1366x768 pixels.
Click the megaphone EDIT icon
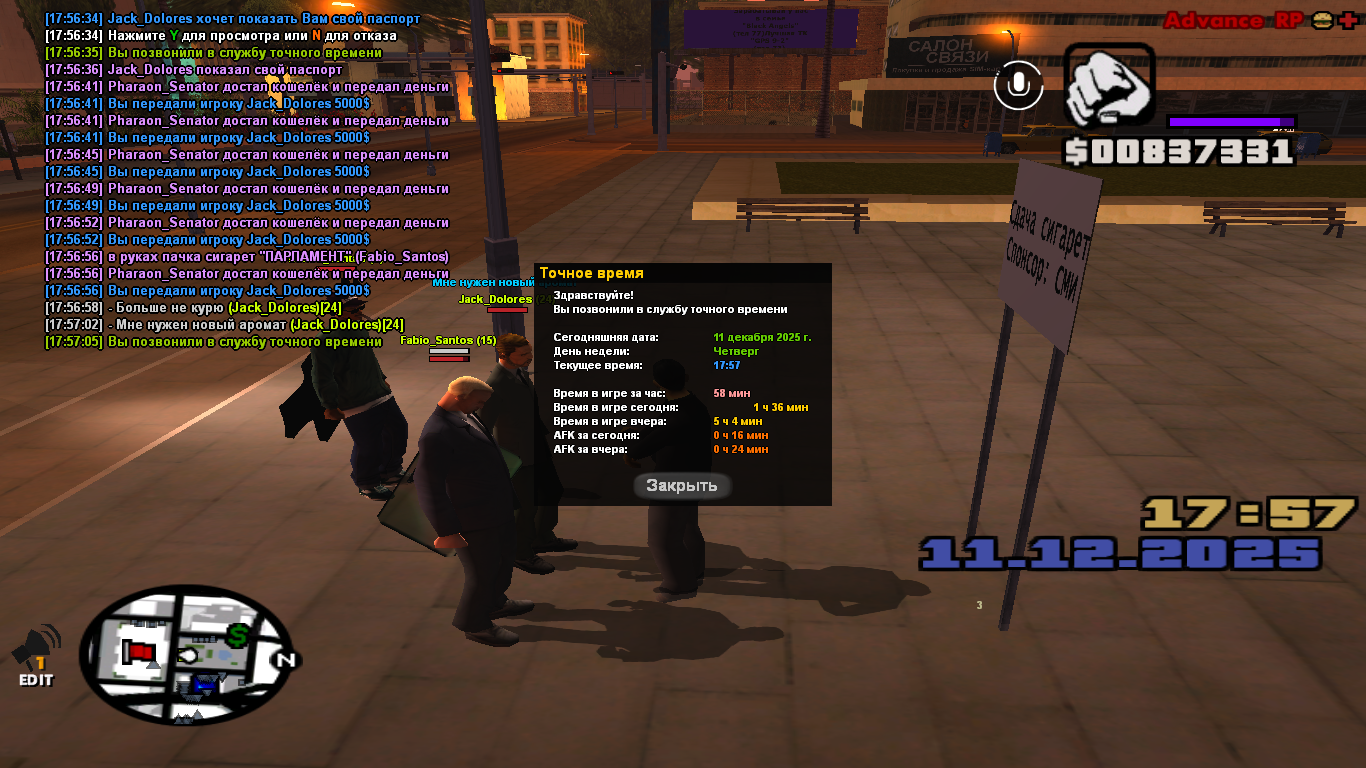click(x=35, y=657)
